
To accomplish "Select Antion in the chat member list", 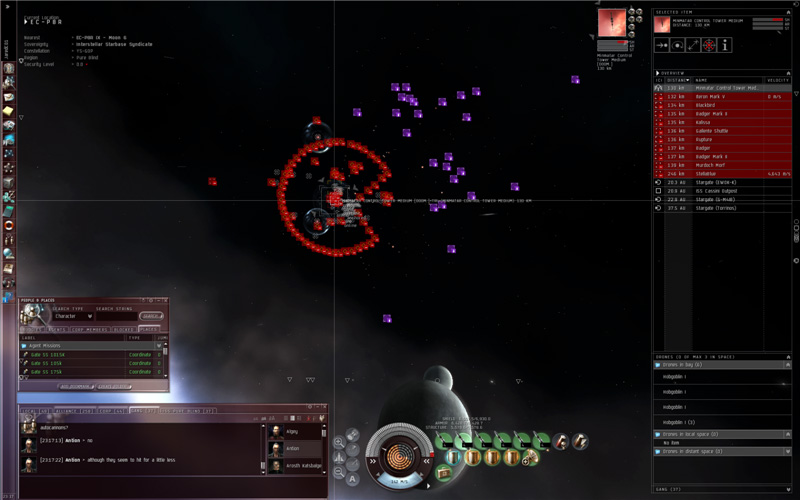I will [292, 449].
